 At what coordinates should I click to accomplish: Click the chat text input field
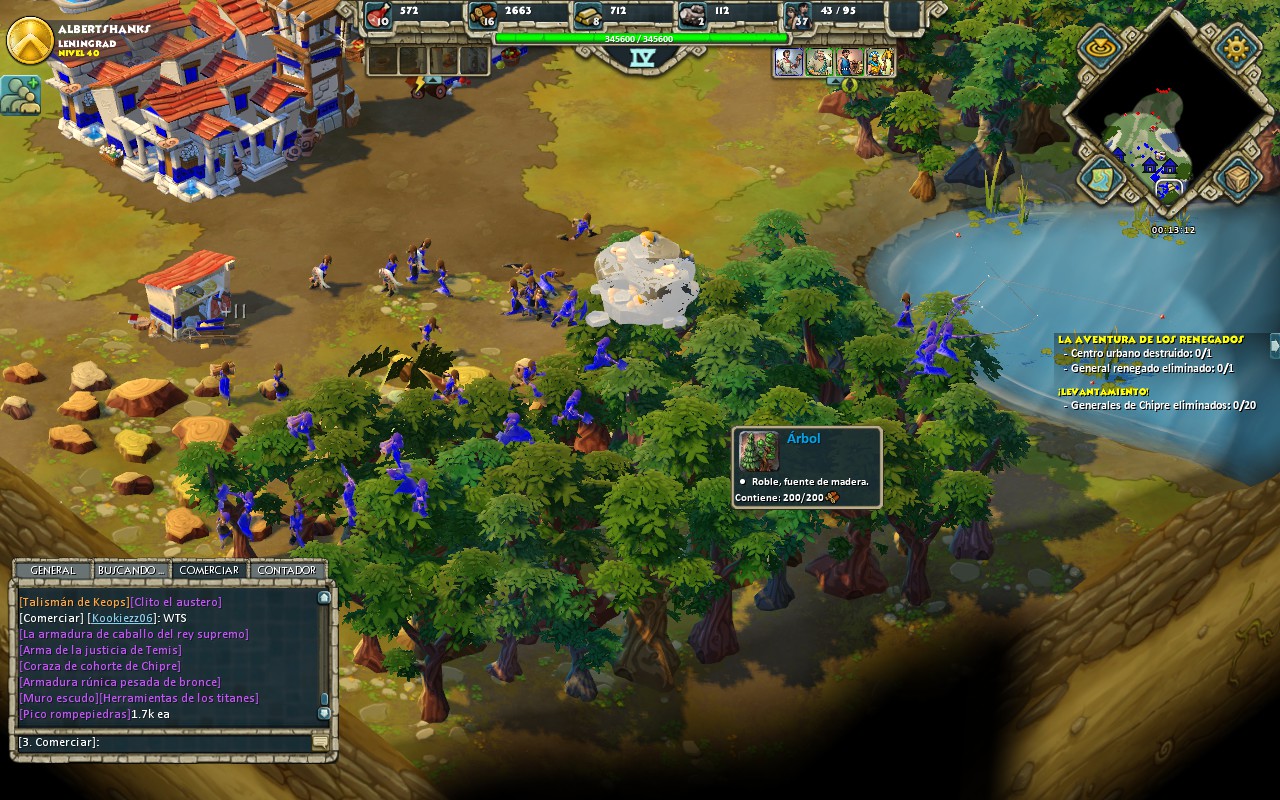point(160,742)
